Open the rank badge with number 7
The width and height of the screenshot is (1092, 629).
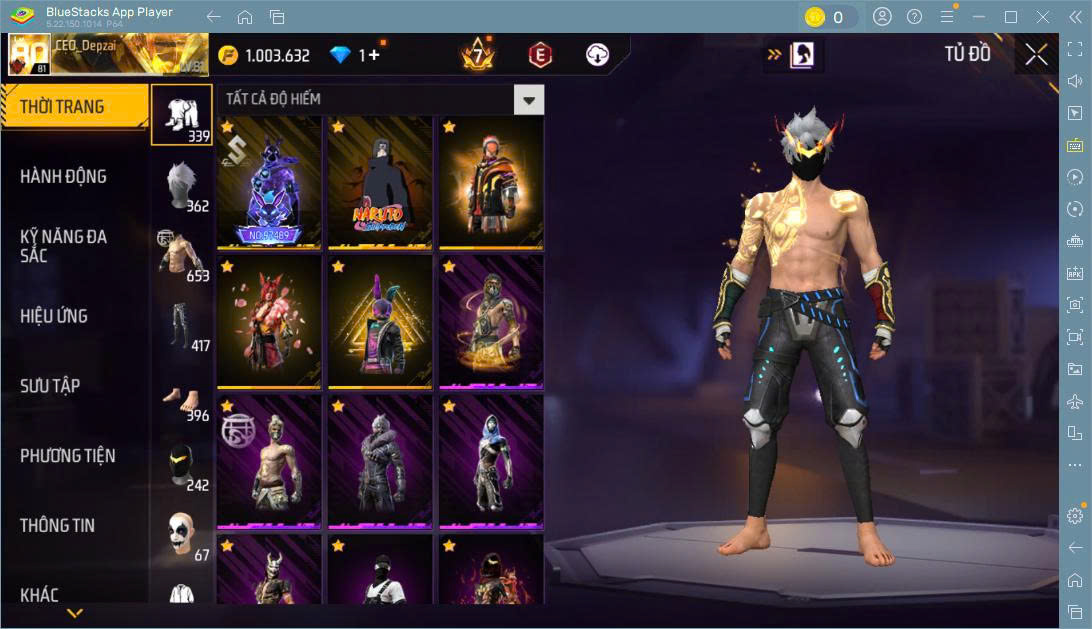(478, 56)
